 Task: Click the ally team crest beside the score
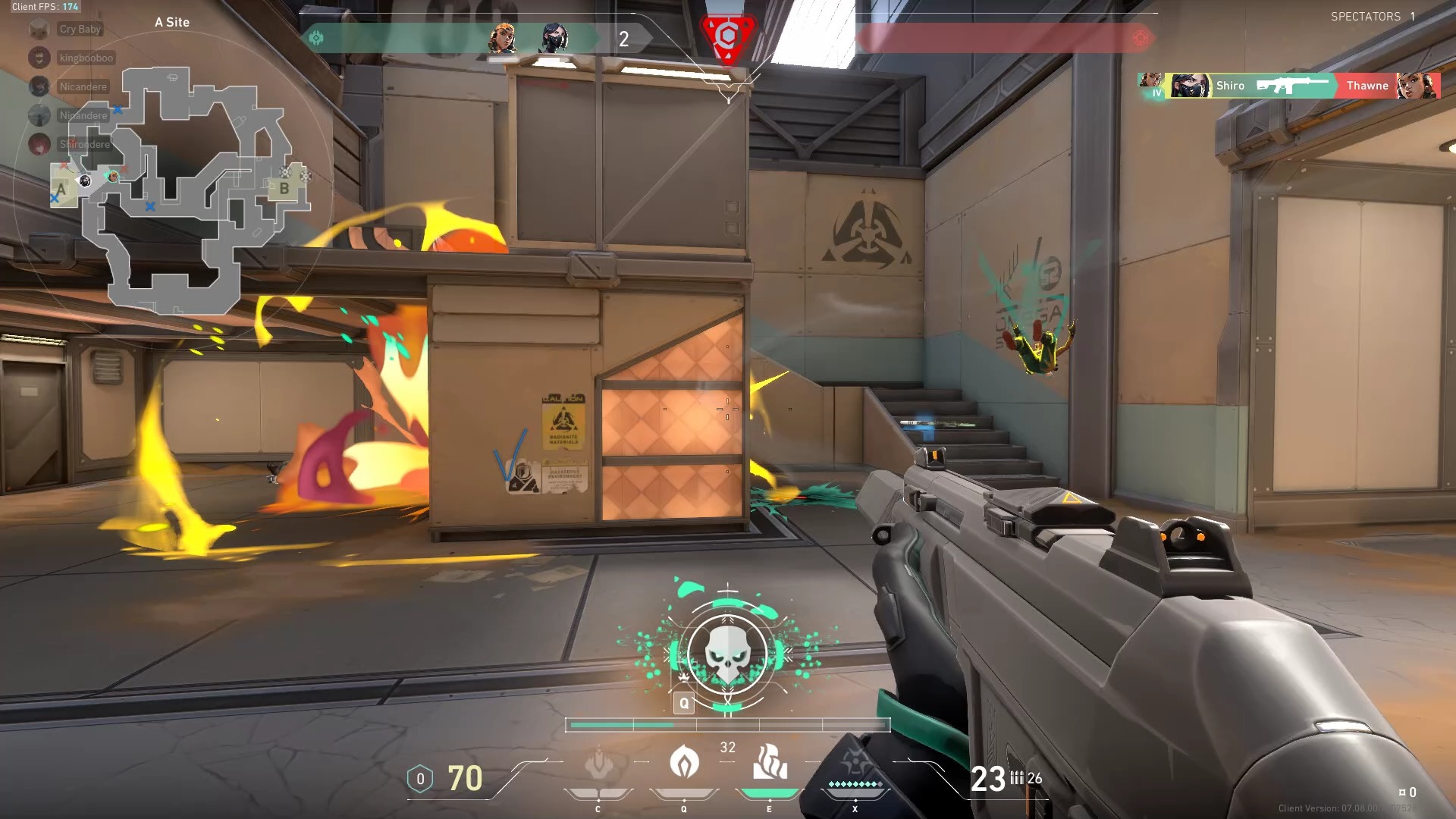point(318,36)
